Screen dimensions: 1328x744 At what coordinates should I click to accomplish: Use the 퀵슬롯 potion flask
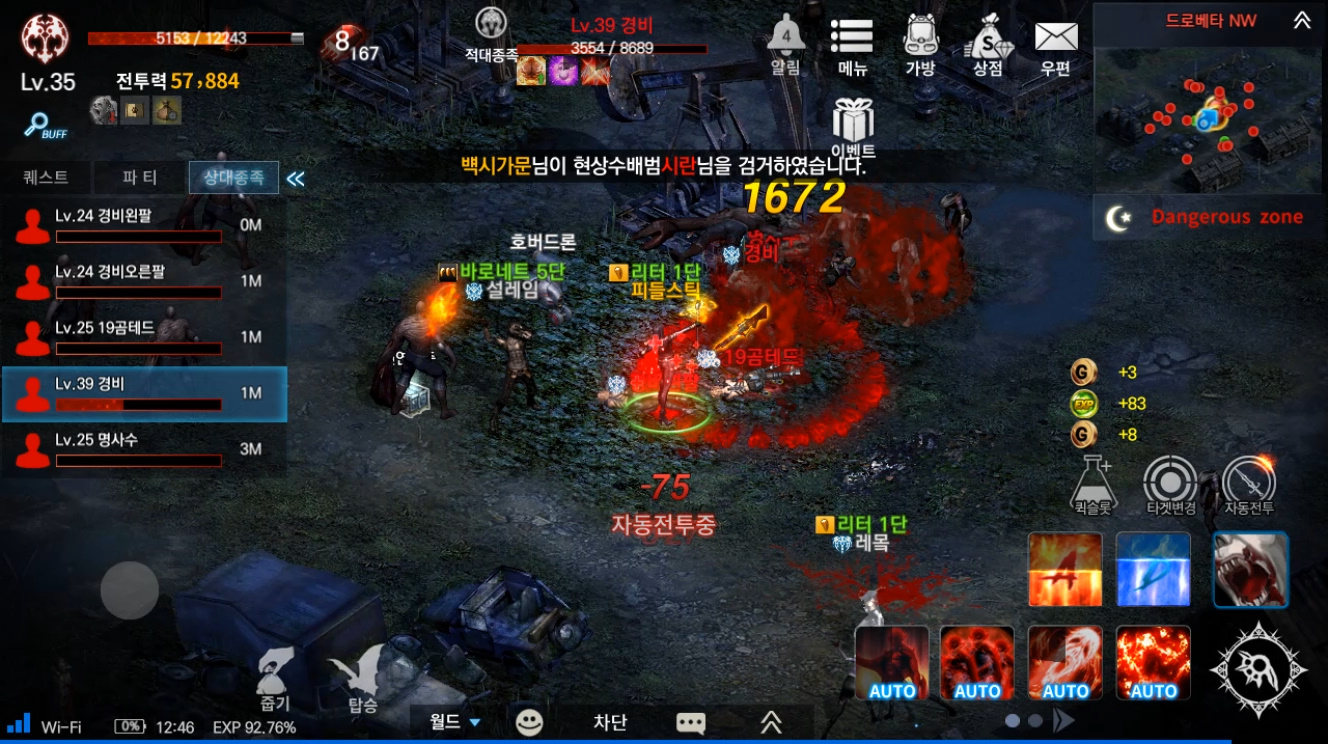1093,484
